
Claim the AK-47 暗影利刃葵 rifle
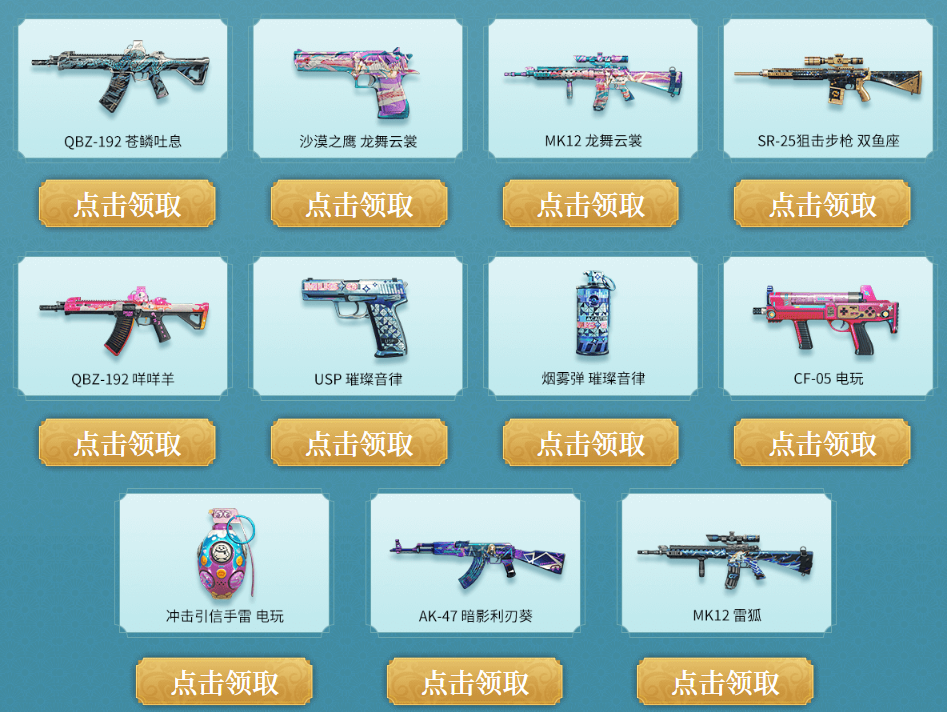(475, 681)
